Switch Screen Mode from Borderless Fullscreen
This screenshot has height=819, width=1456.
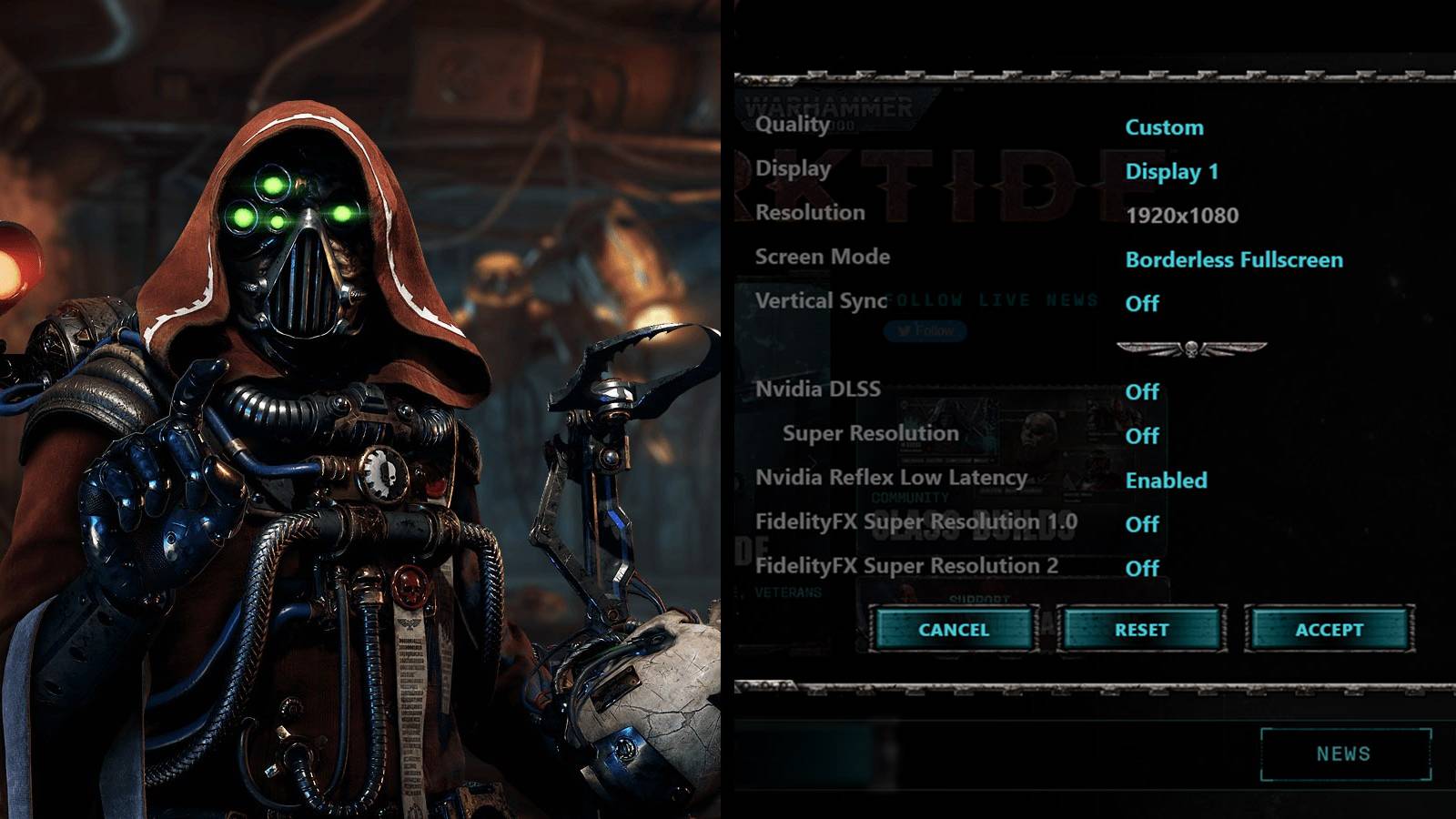point(1234,259)
